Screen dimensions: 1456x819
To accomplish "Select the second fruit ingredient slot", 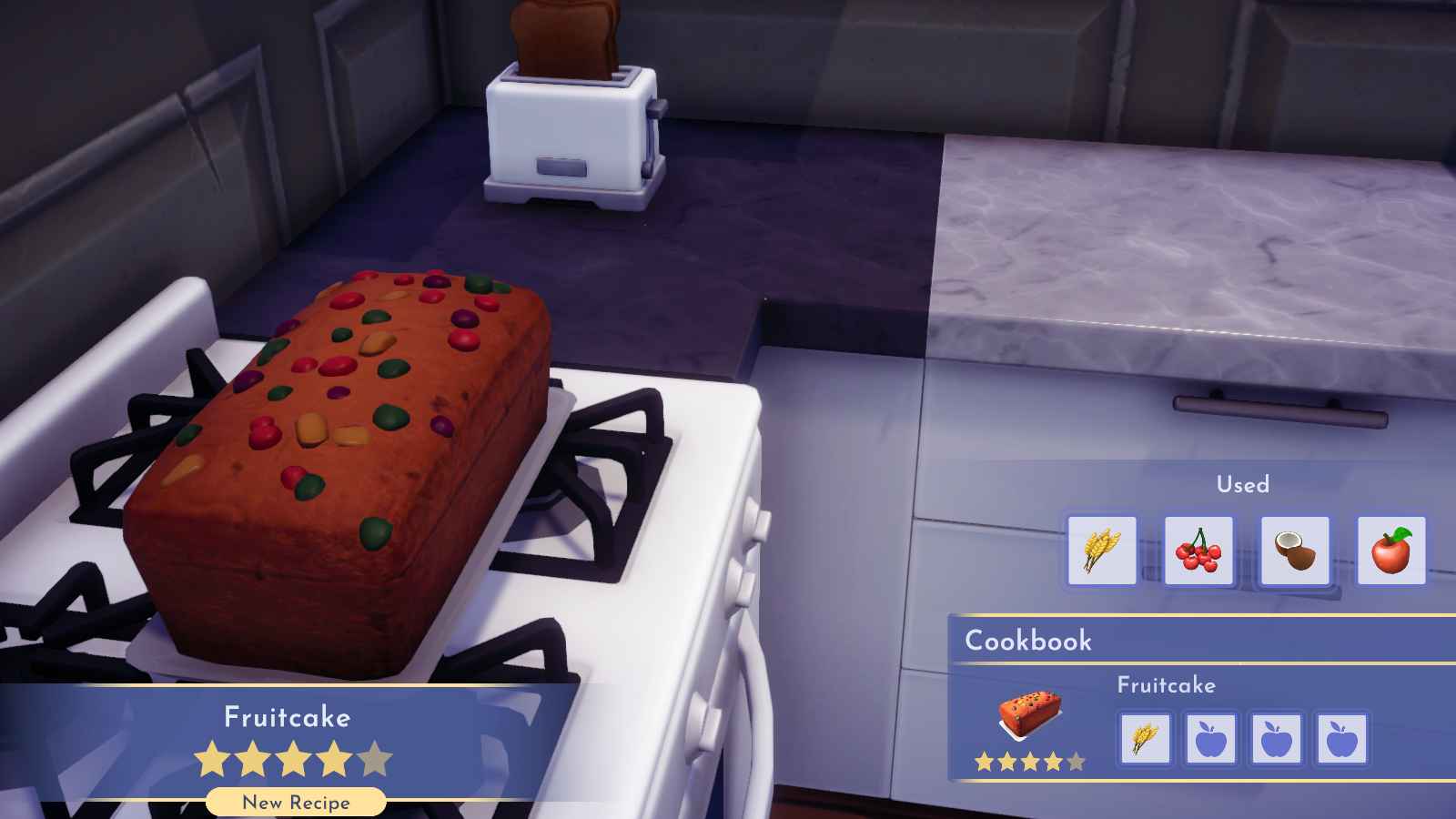I will 1278,740.
